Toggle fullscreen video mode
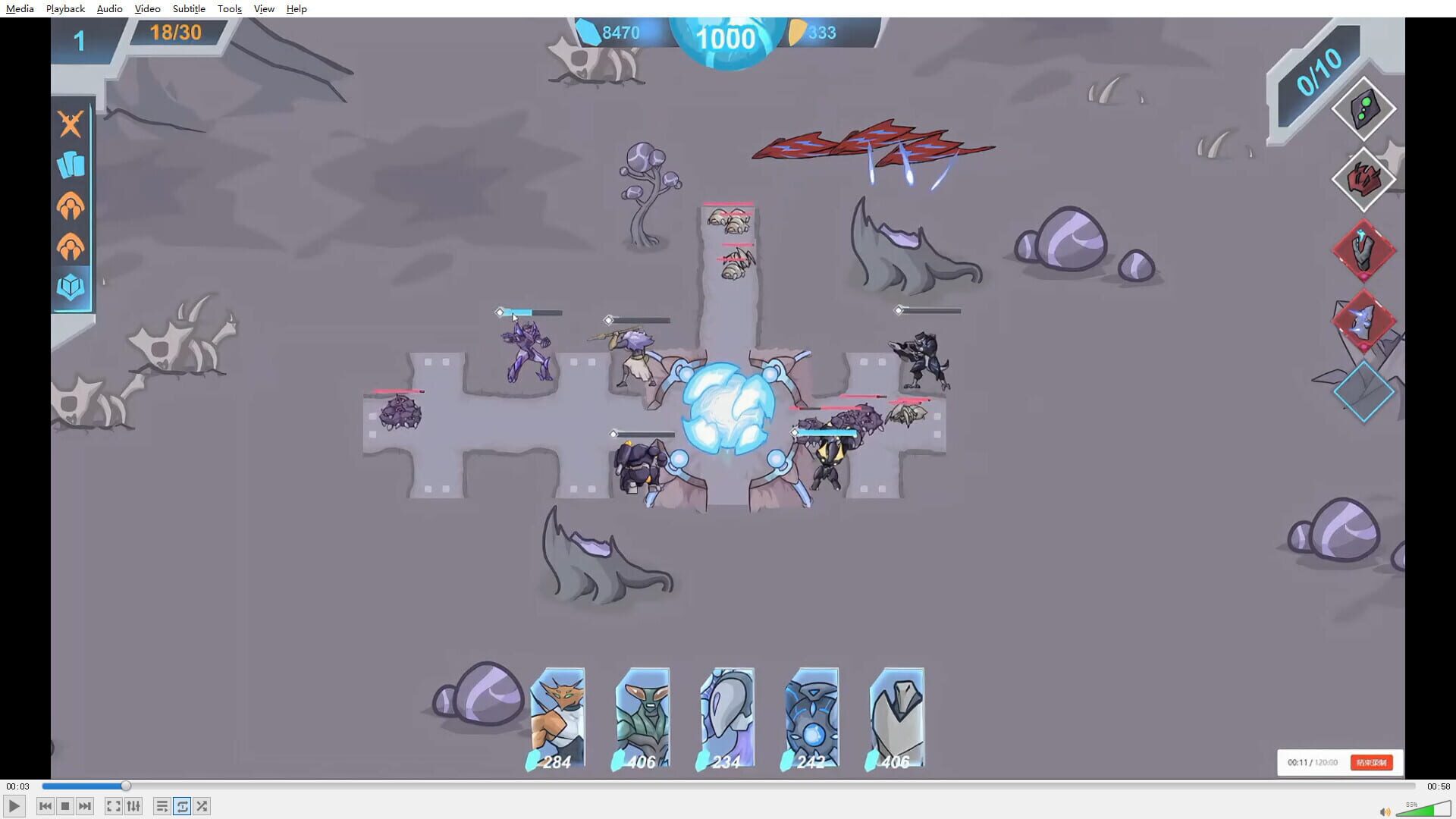Viewport: 1456px width, 819px height. (113, 806)
